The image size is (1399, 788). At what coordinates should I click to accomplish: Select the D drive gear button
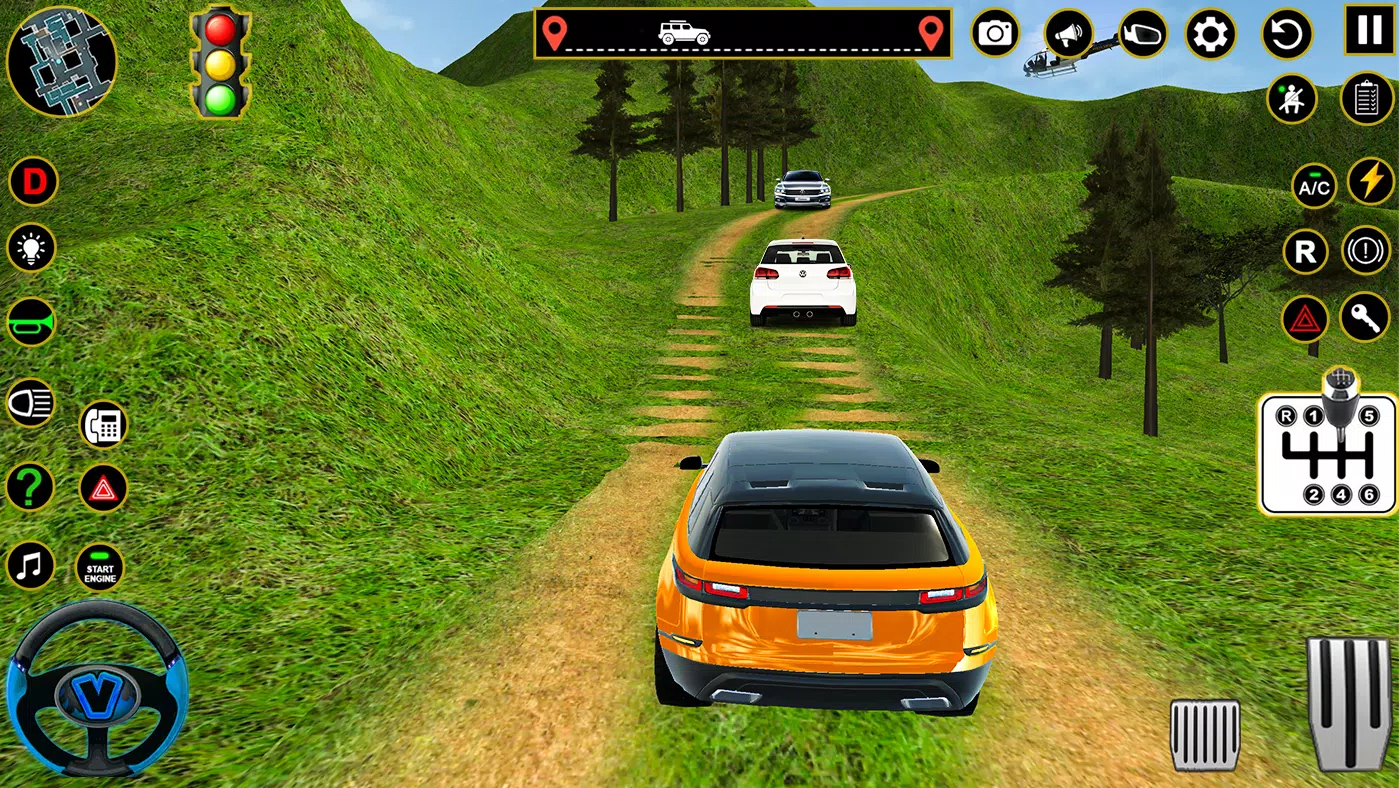pyautogui.click(x=34, y=182)
